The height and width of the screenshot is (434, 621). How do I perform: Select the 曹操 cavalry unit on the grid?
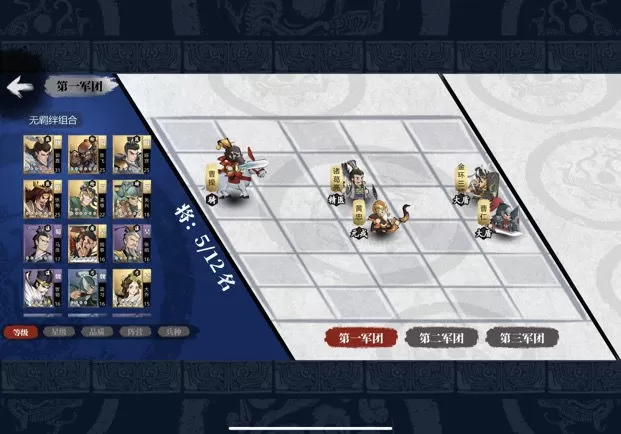[x=236, y=170]
